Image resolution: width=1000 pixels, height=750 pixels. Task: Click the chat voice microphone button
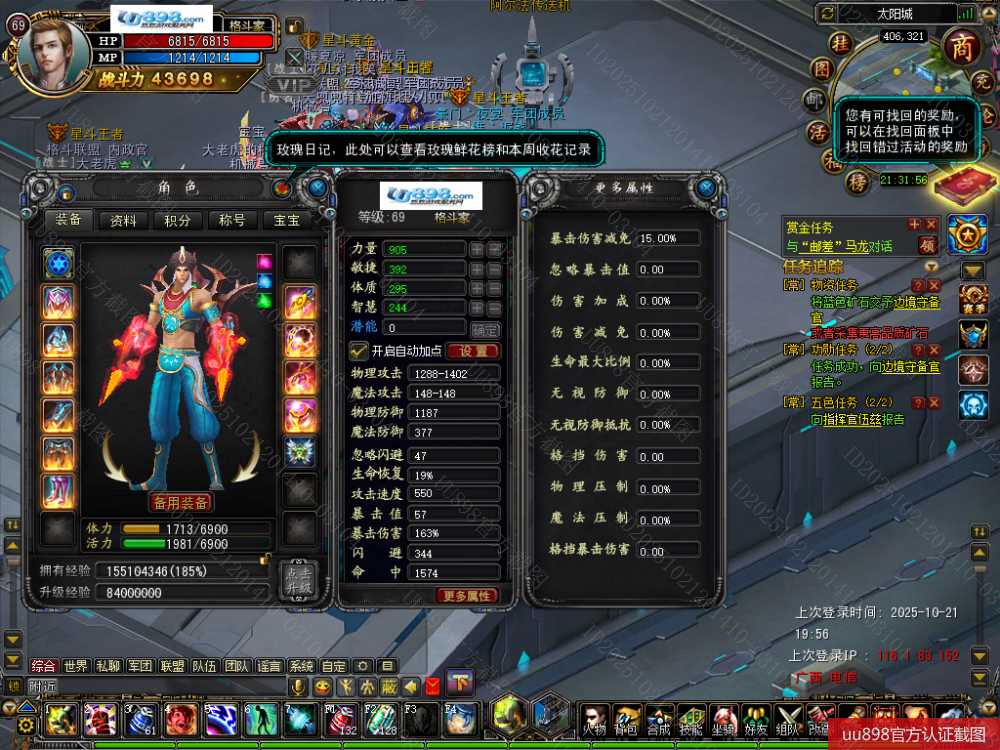click(298, 687)
